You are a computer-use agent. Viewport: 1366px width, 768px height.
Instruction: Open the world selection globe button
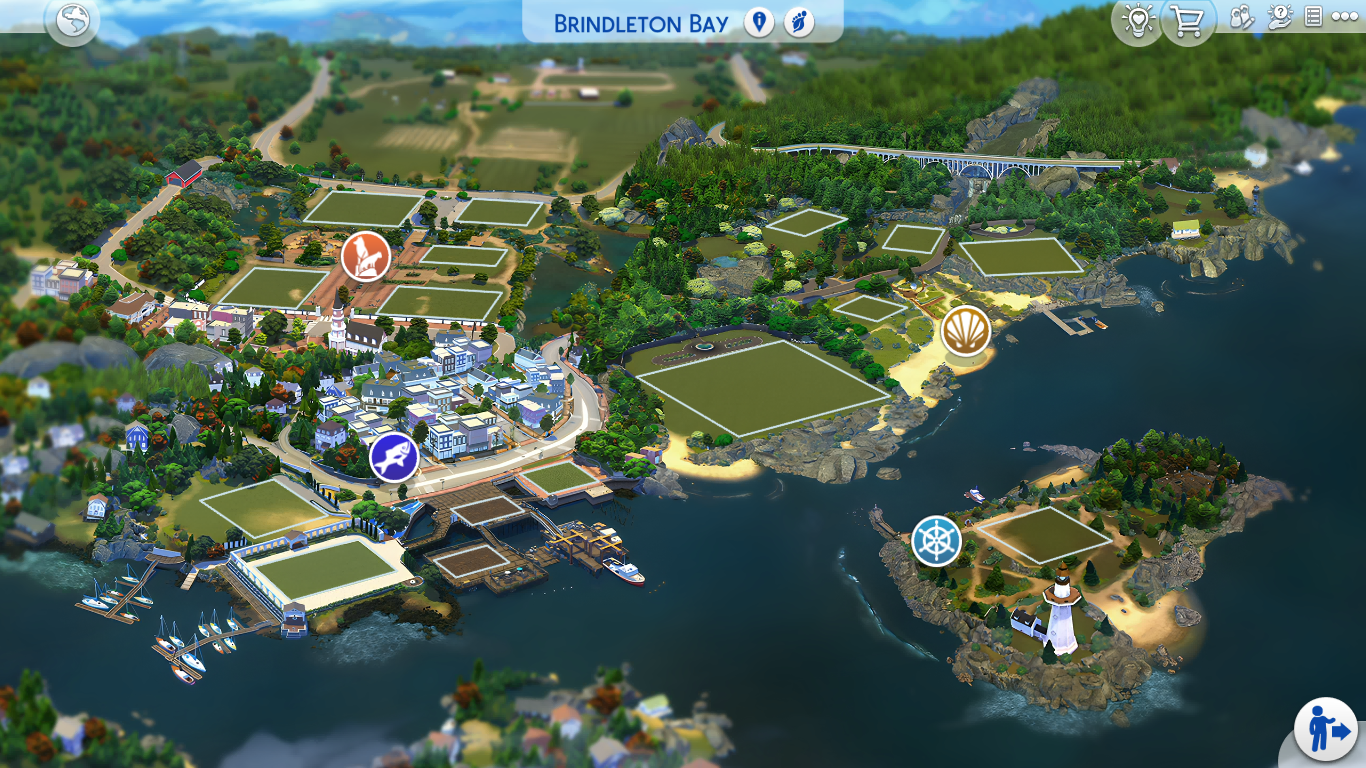[x=73, y=21]
